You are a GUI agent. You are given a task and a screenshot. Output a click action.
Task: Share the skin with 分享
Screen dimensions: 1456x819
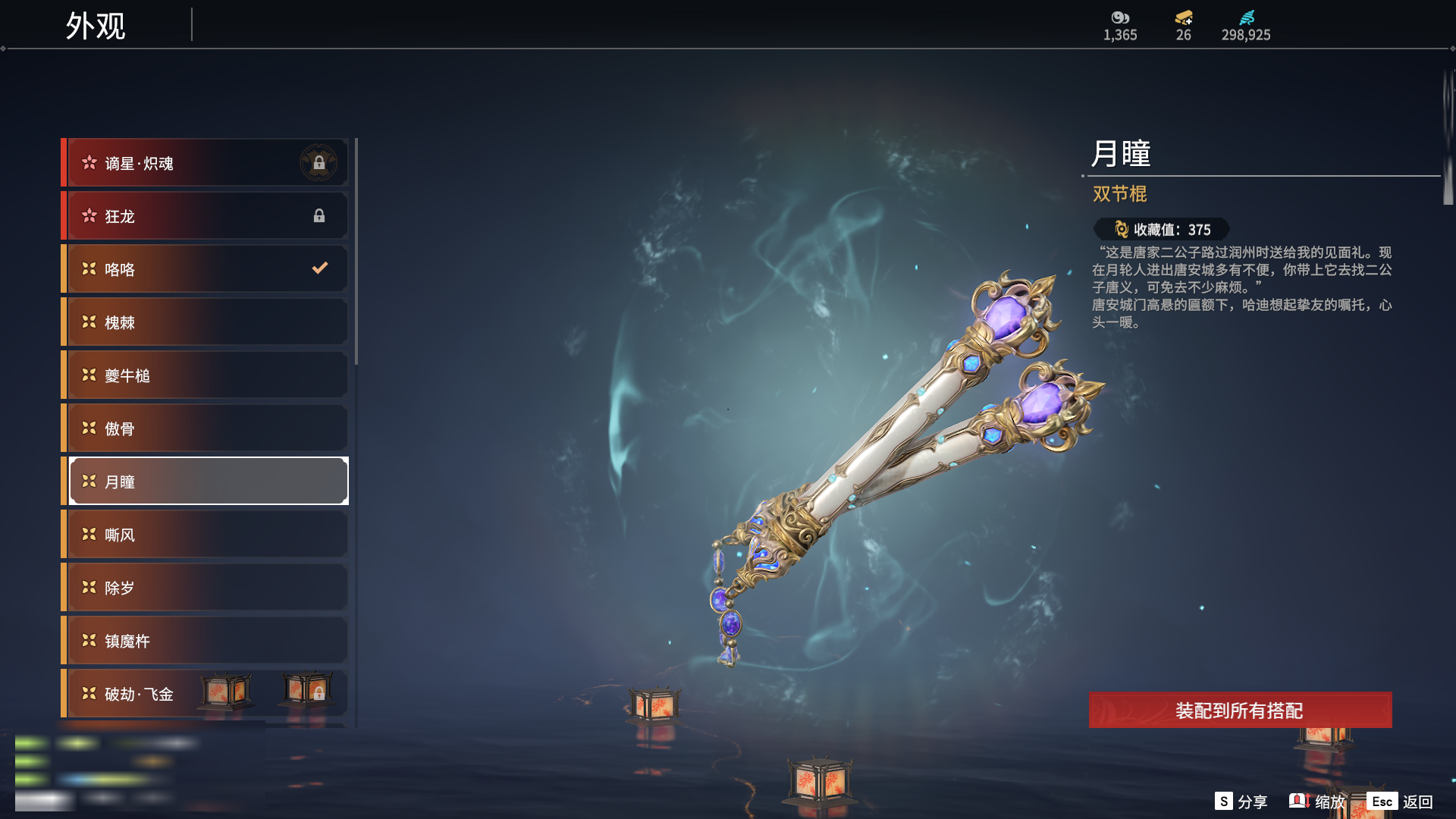1241,802
